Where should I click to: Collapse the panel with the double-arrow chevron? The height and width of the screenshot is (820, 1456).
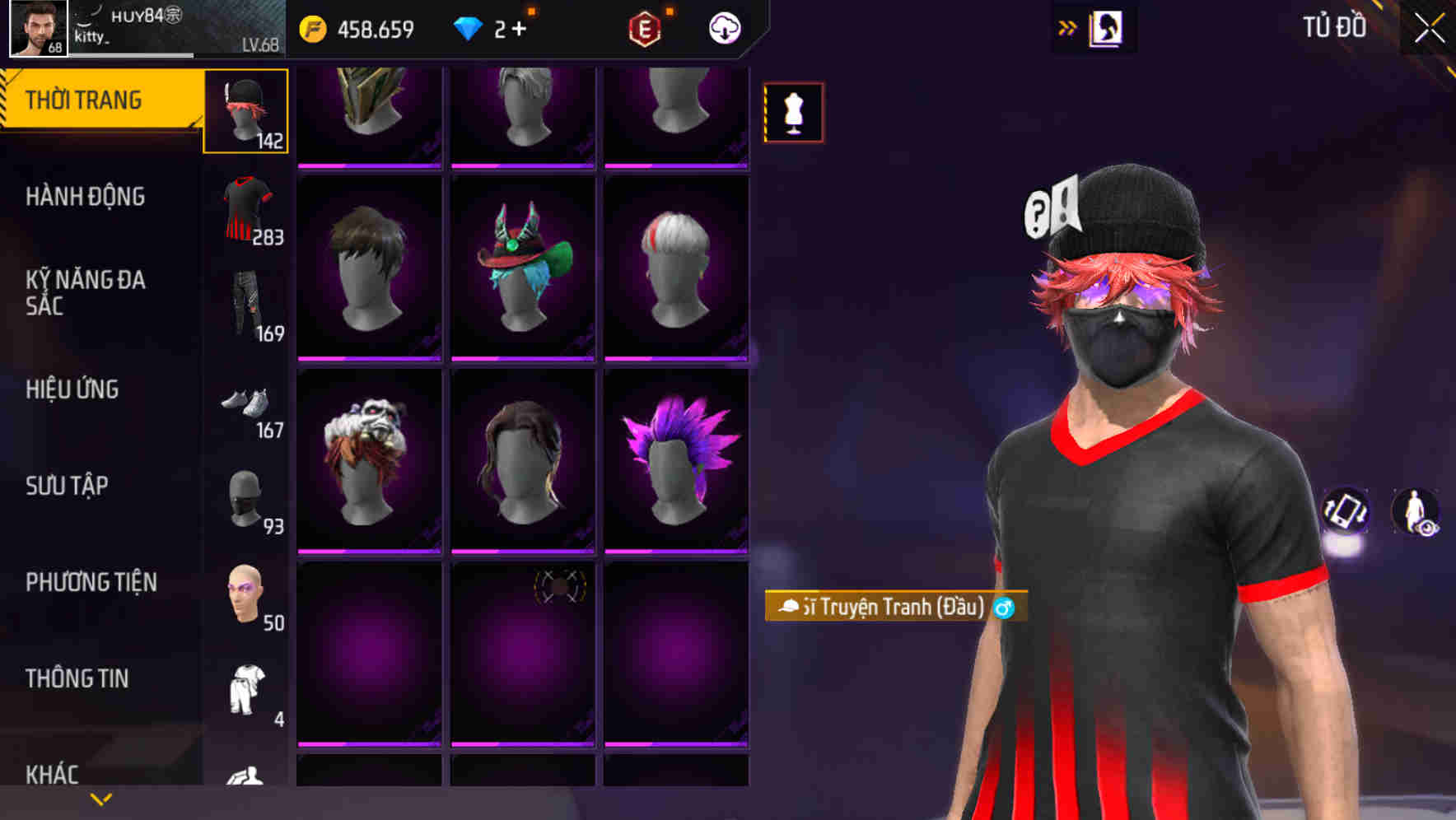[x=1066, y=27]
